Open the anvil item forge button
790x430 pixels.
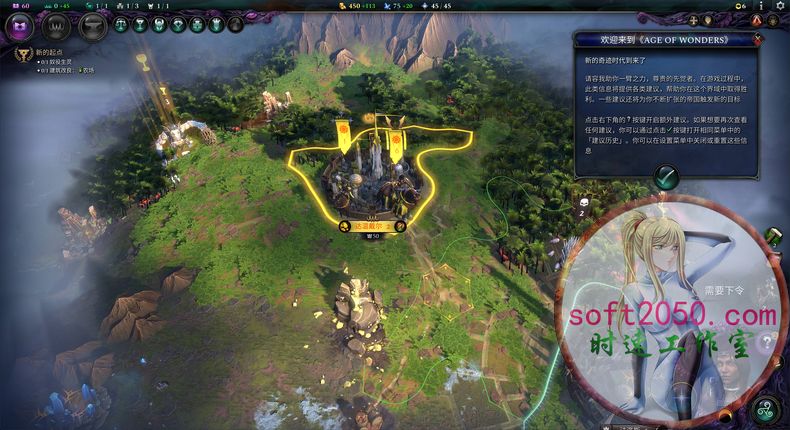coord(92,26)
